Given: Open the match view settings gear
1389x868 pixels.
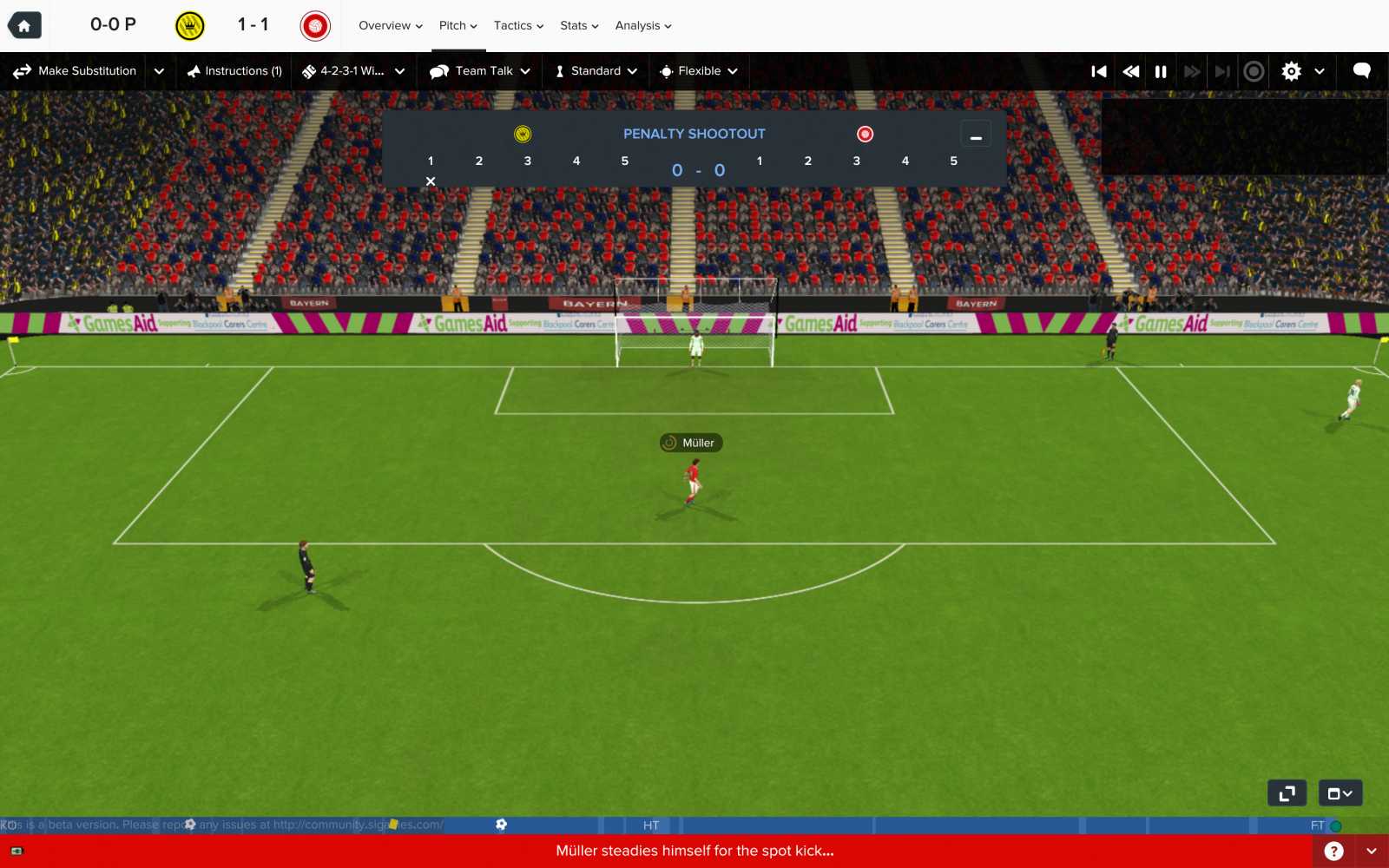Looking at the screenshot, I should pyautogui.click(x=1291, y=71).
